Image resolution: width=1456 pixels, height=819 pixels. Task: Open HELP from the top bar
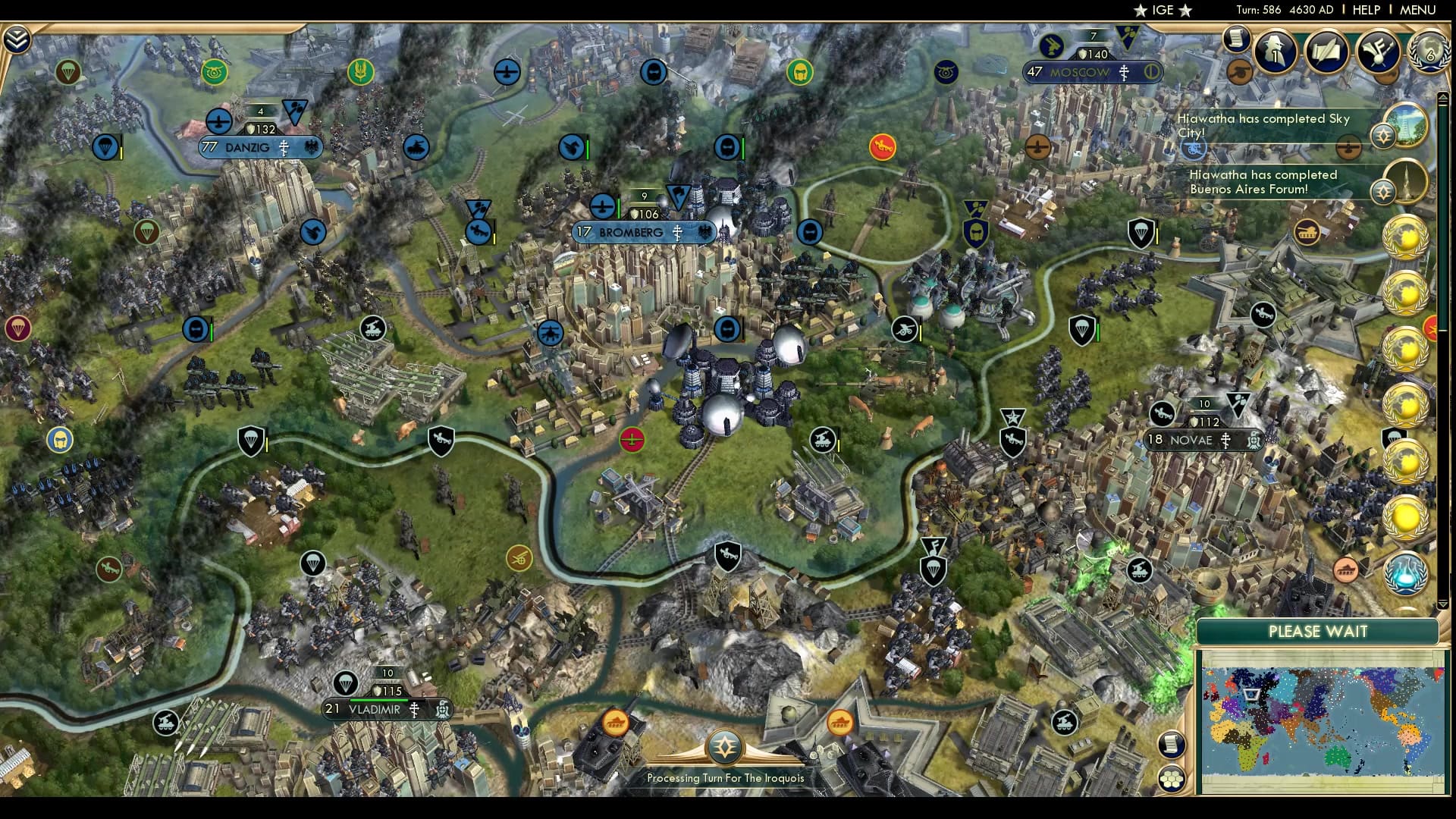coord(1366,10)
